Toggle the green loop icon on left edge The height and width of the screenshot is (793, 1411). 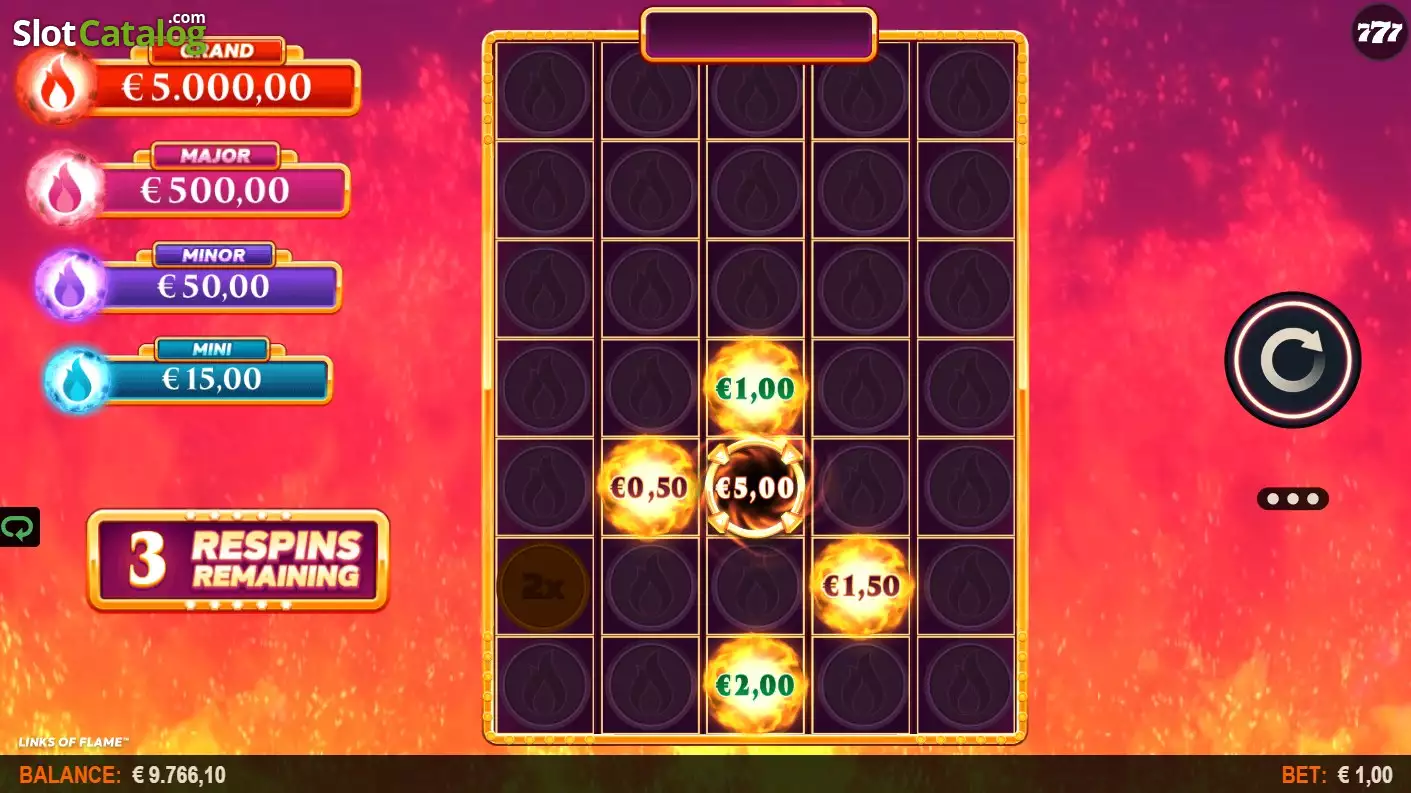pyautogui.click(x=18, y=527)
